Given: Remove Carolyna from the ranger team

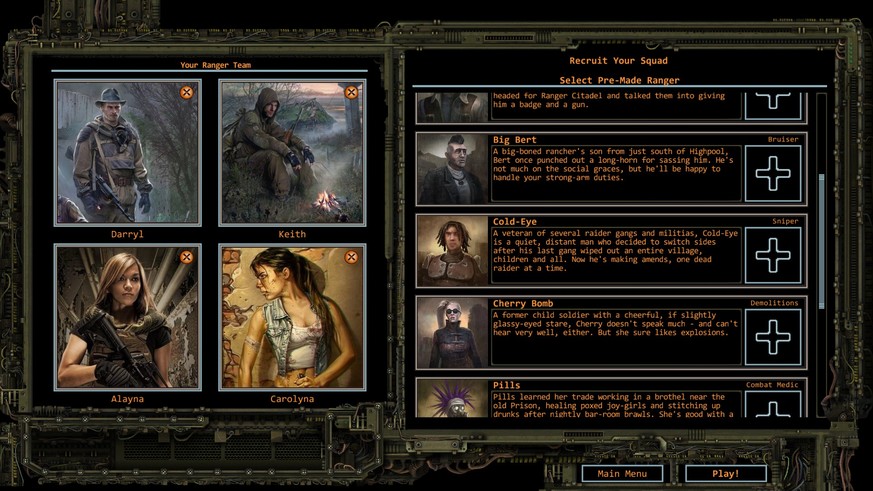Looking at the screenshot, I should click(x=351, y=257).
